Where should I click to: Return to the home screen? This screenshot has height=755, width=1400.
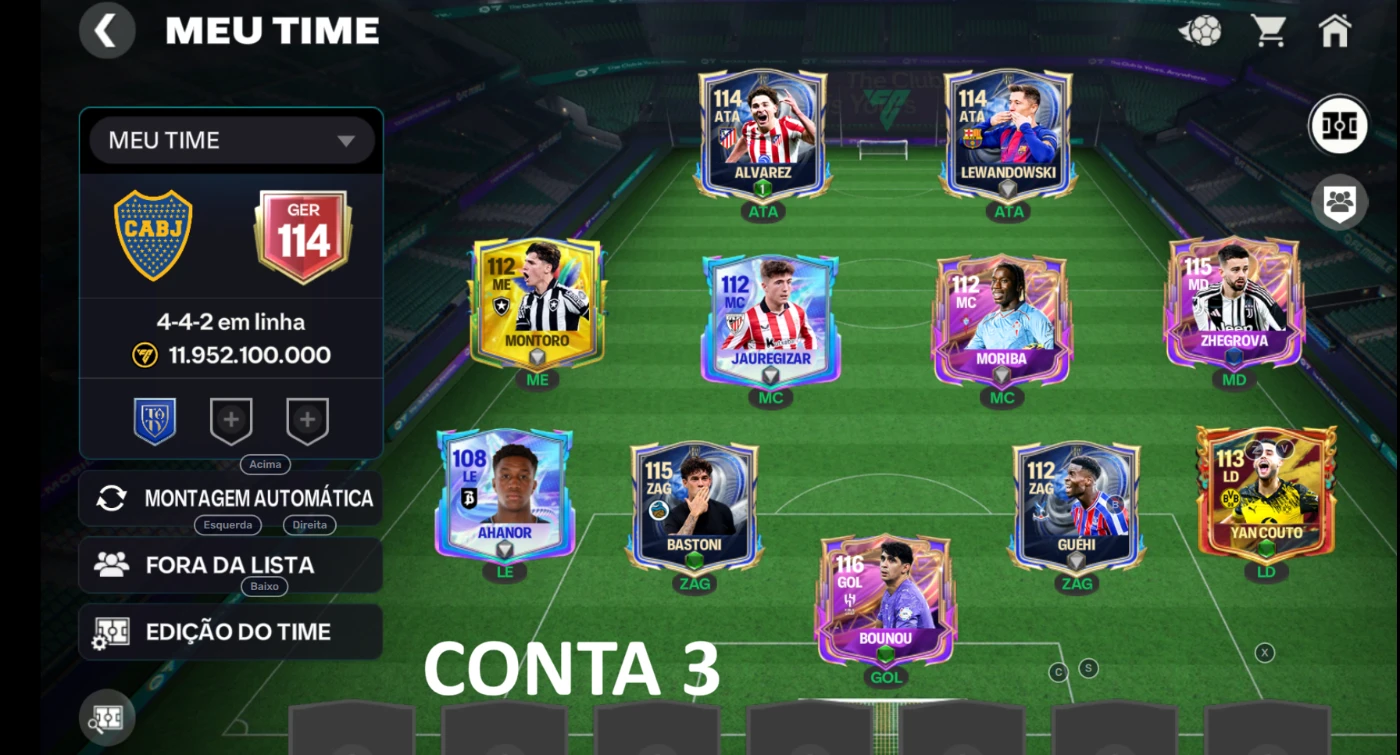coord(1335,31)
